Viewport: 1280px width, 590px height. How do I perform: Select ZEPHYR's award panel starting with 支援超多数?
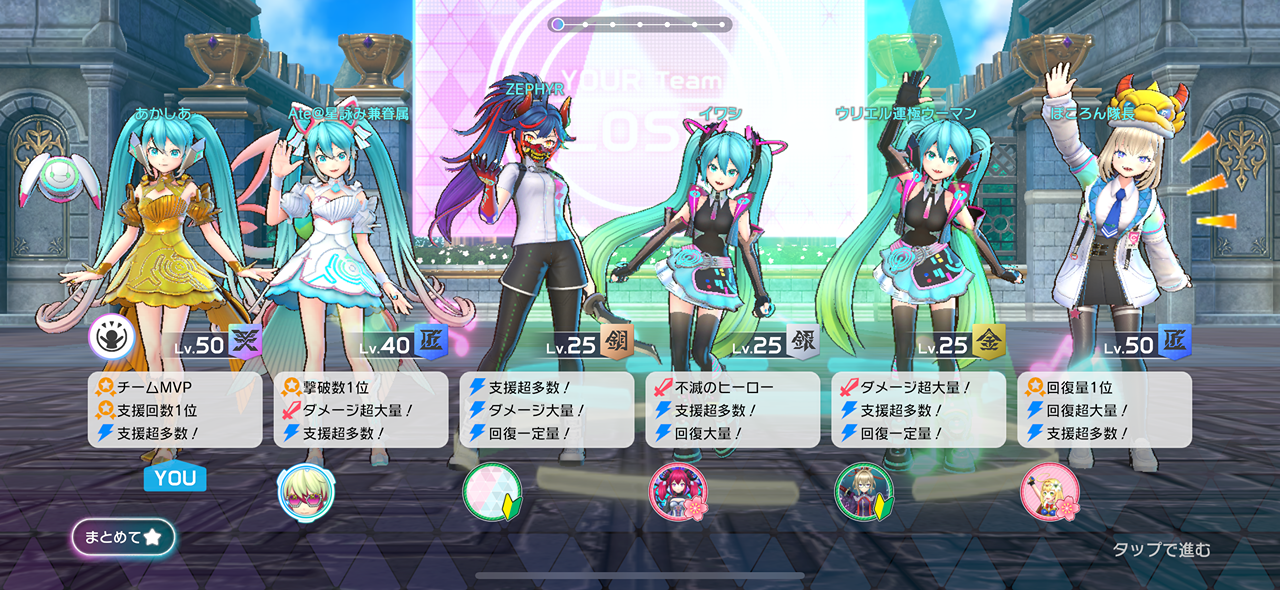(x=547, y=410)
